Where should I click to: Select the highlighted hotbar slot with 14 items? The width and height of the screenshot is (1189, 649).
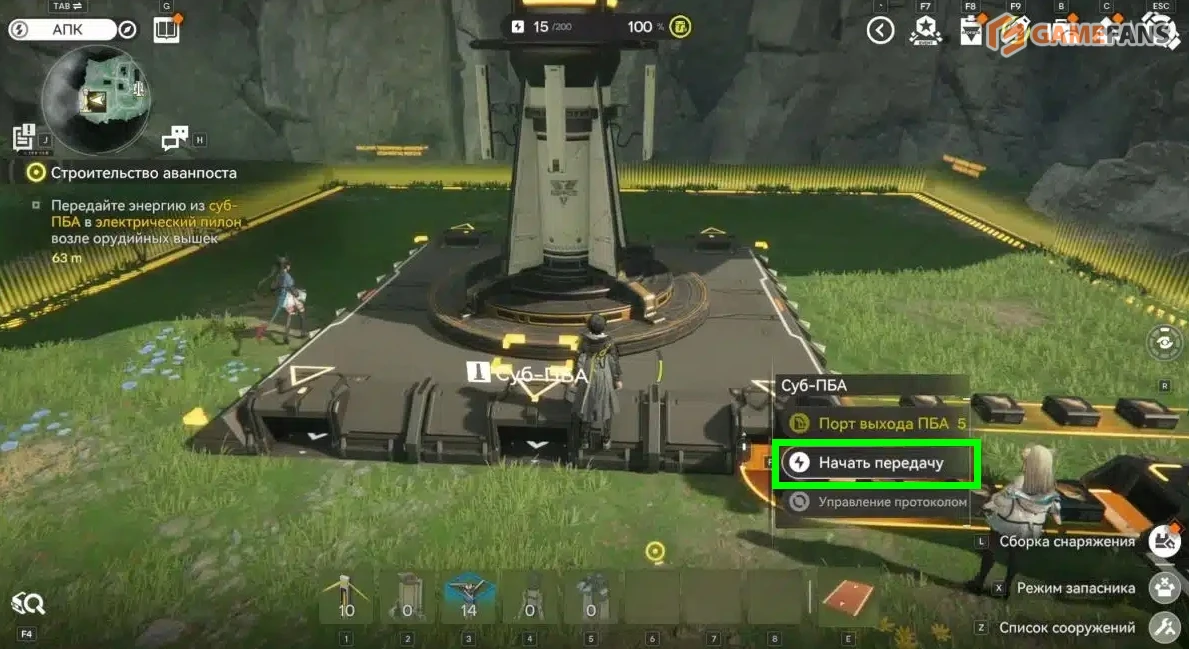tap(468, 598)
